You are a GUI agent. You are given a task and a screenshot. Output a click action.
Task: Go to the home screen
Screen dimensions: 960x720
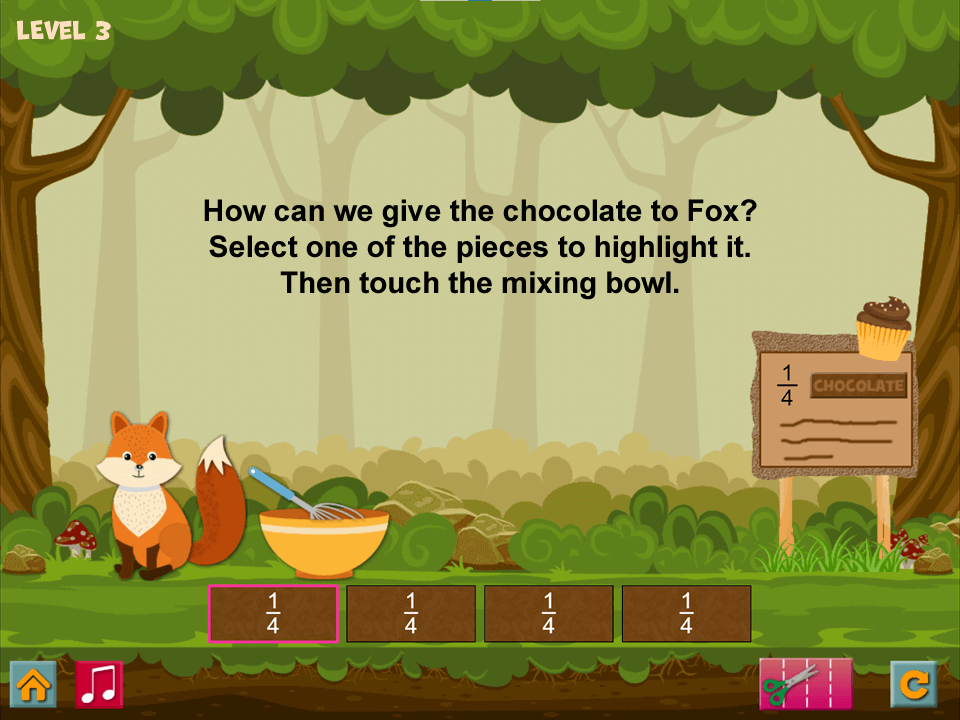(x=33, y=684)
